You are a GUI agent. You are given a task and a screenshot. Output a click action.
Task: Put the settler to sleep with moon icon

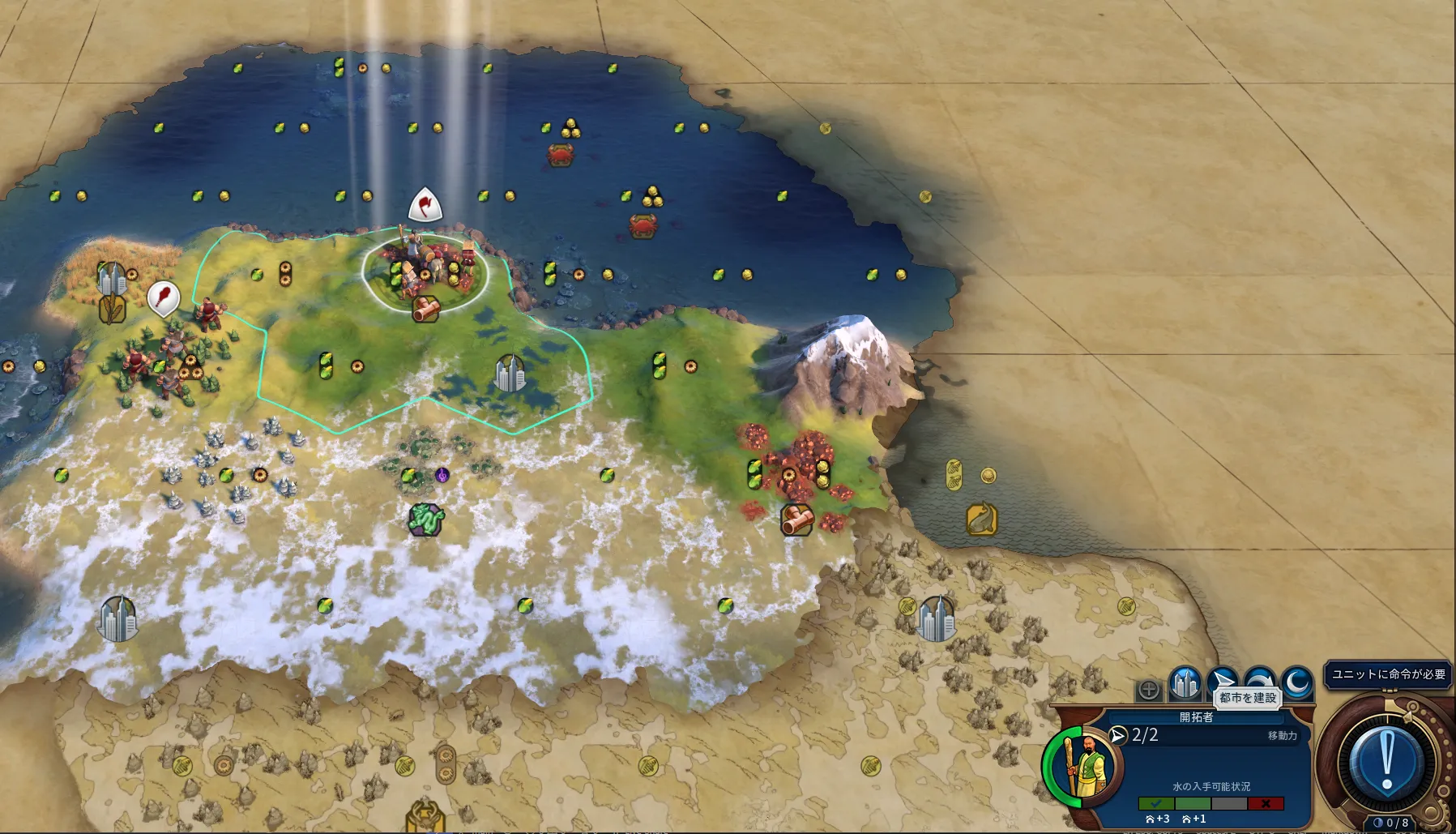point(1296,682)
